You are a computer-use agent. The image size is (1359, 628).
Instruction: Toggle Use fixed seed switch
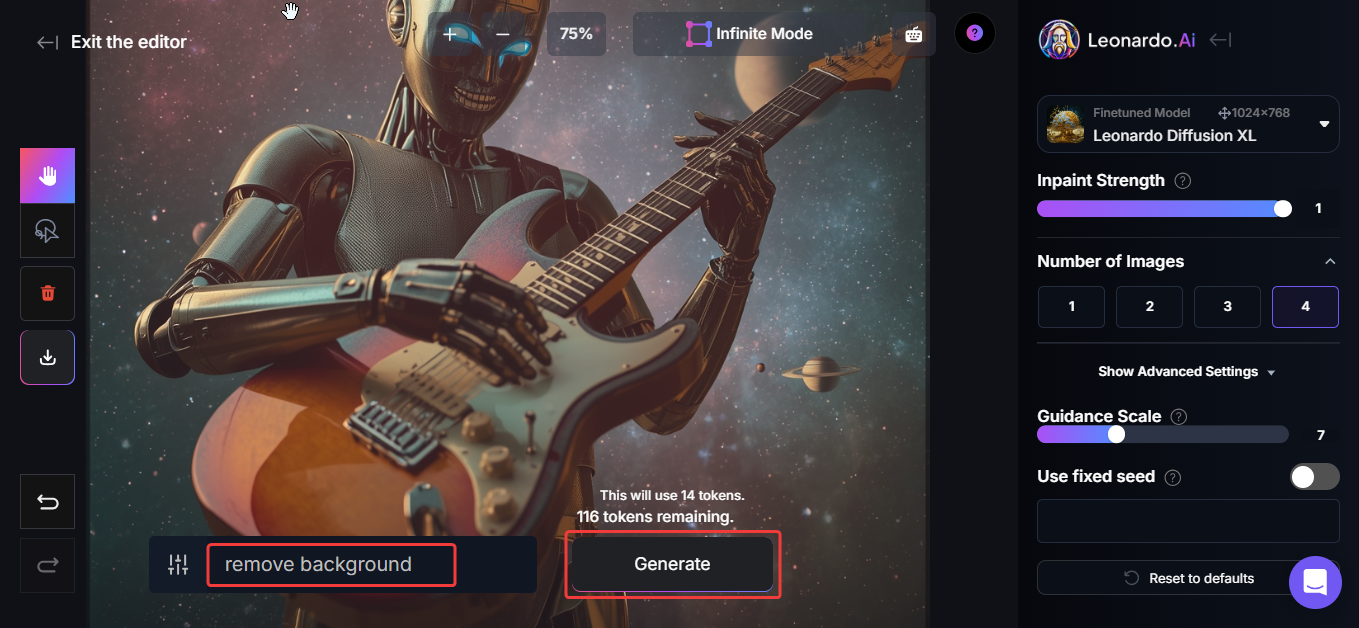click(x=1314, y=477)
